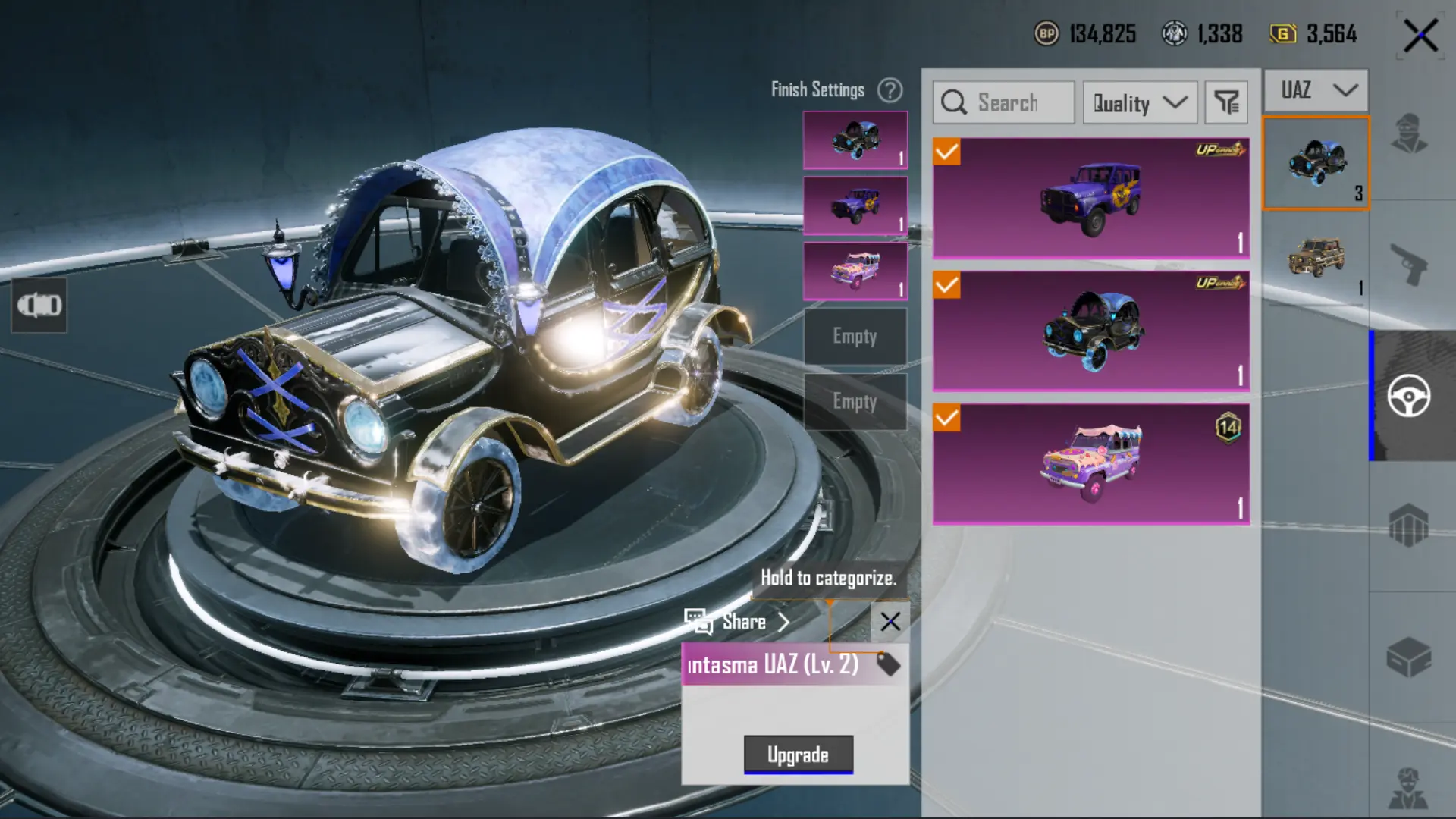This screenshot has width=1456, height=819.
Task: Open the crate box tab
Action: (1409, 657)
